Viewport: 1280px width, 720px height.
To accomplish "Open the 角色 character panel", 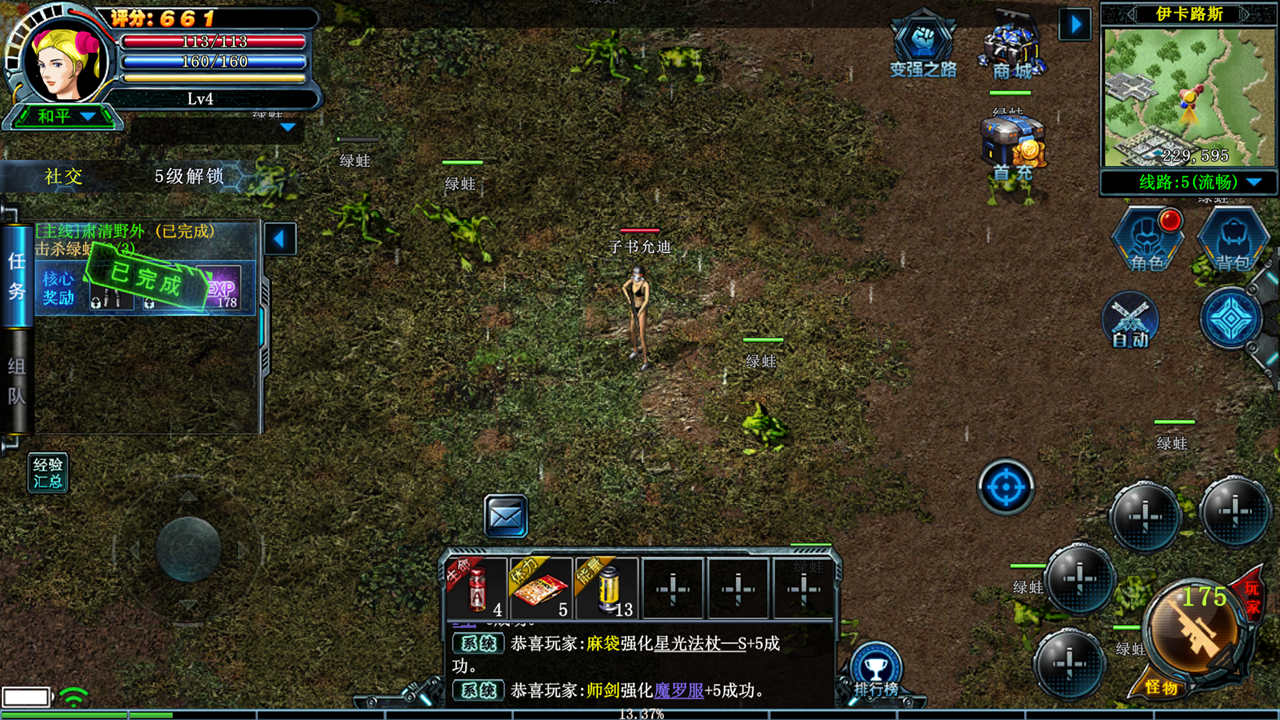I will tap(1146, 239).
